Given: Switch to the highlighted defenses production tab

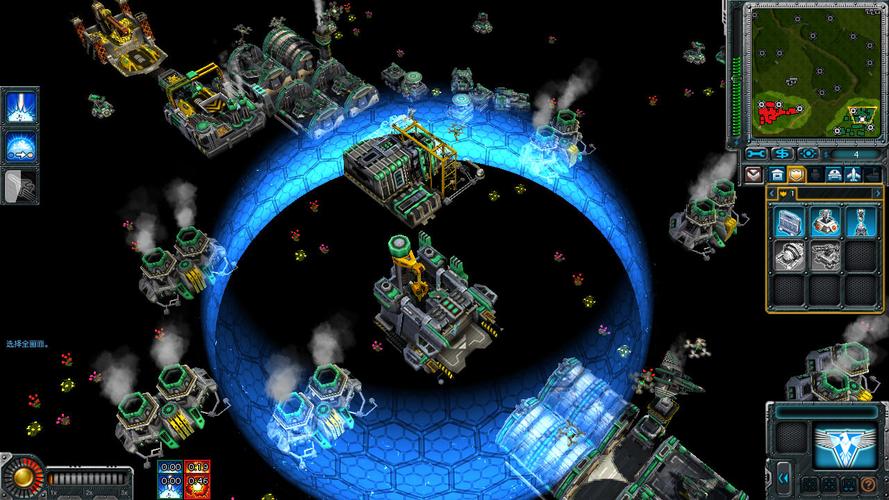Looking at the screenshot, I should click(x=797, y=174).
